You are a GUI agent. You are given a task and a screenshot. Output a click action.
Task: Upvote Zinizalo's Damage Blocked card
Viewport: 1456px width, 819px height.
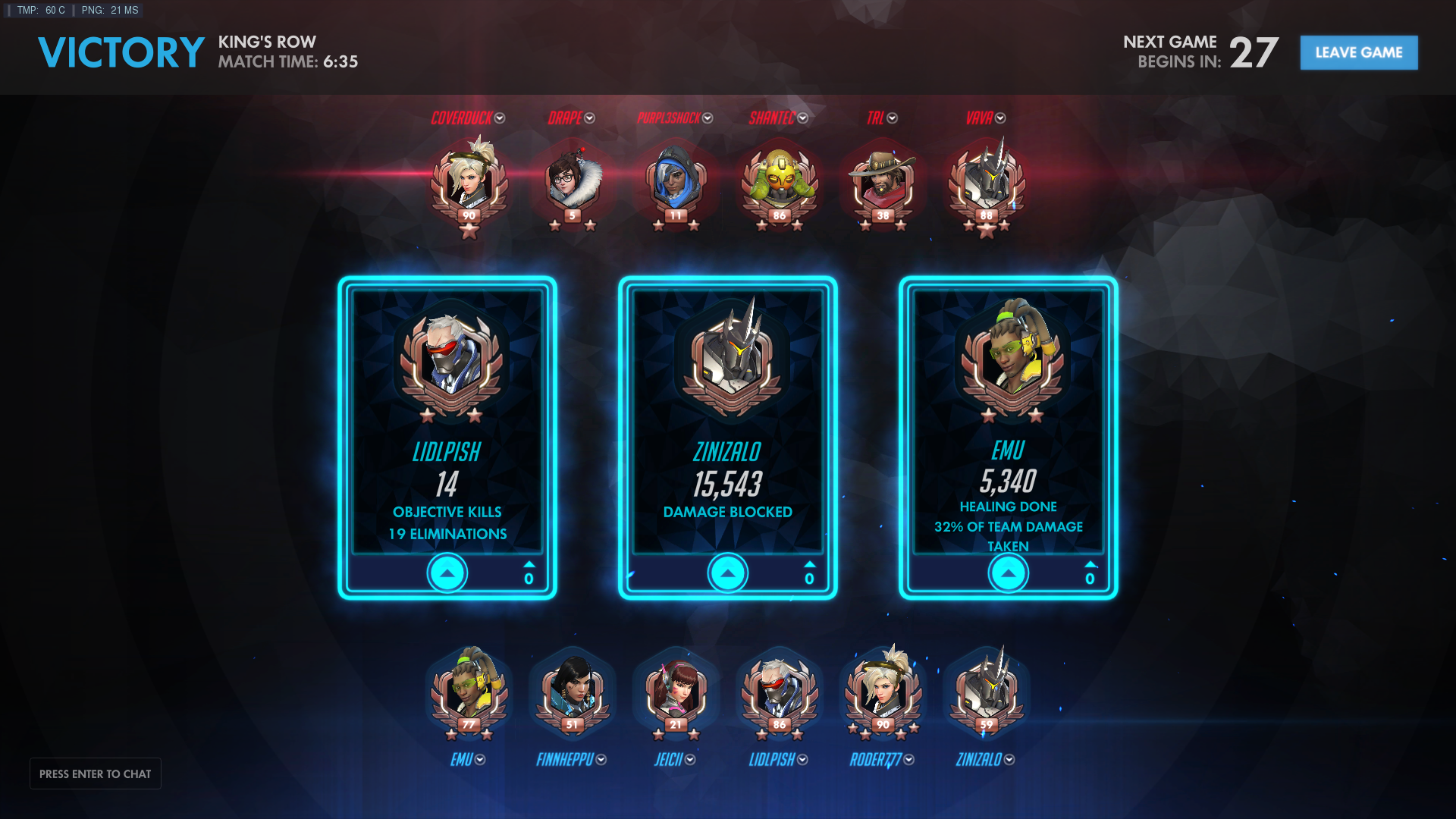[728, 573]
